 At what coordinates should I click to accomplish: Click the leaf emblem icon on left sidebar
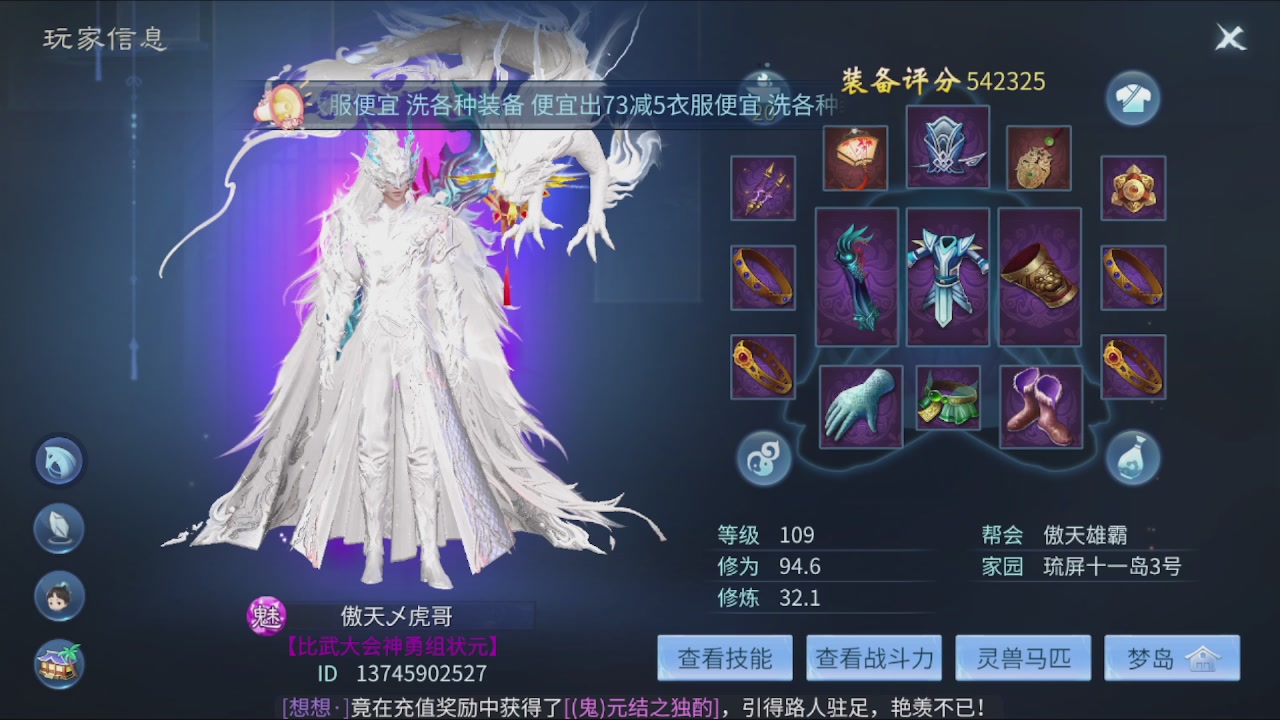tap(59, 528)
